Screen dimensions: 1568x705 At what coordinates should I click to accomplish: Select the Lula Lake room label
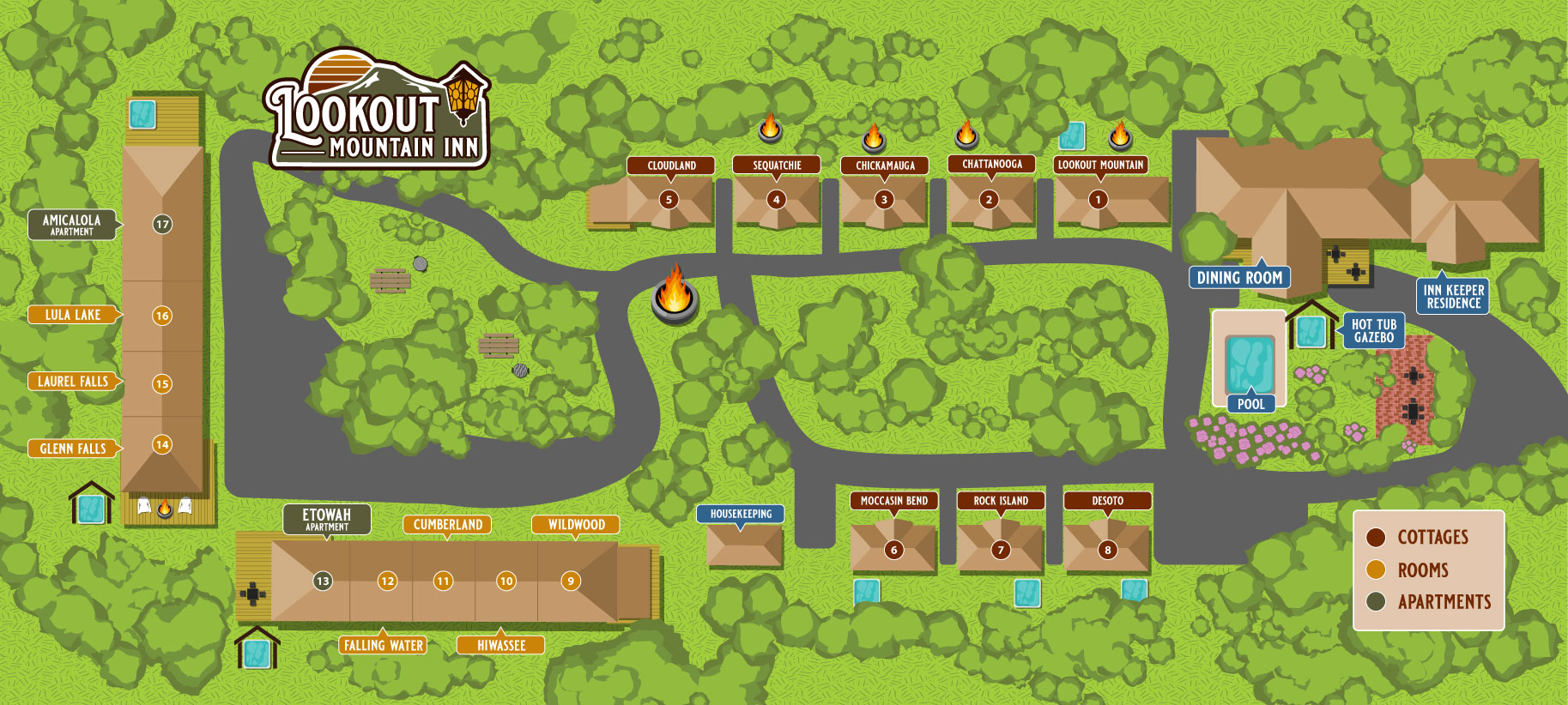(x=73, y=315)
